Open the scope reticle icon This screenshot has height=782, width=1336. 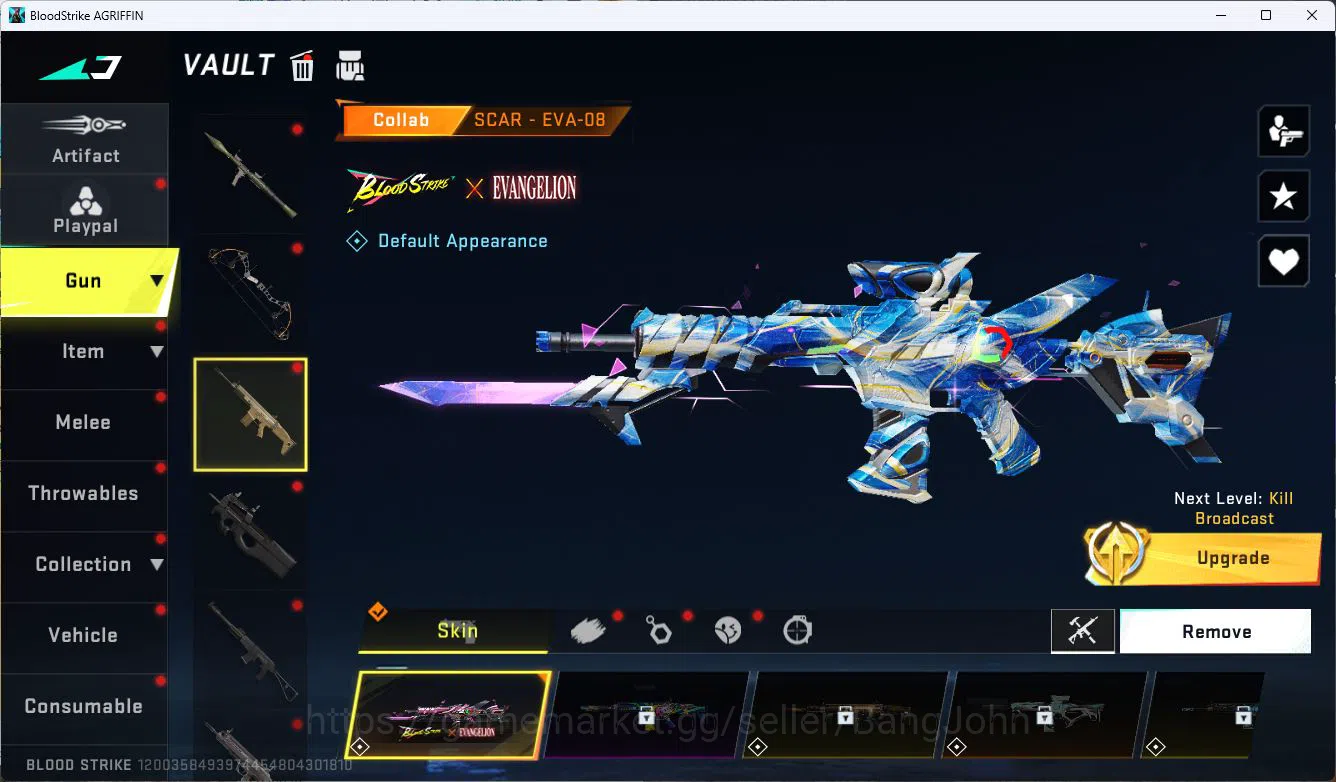797,630
